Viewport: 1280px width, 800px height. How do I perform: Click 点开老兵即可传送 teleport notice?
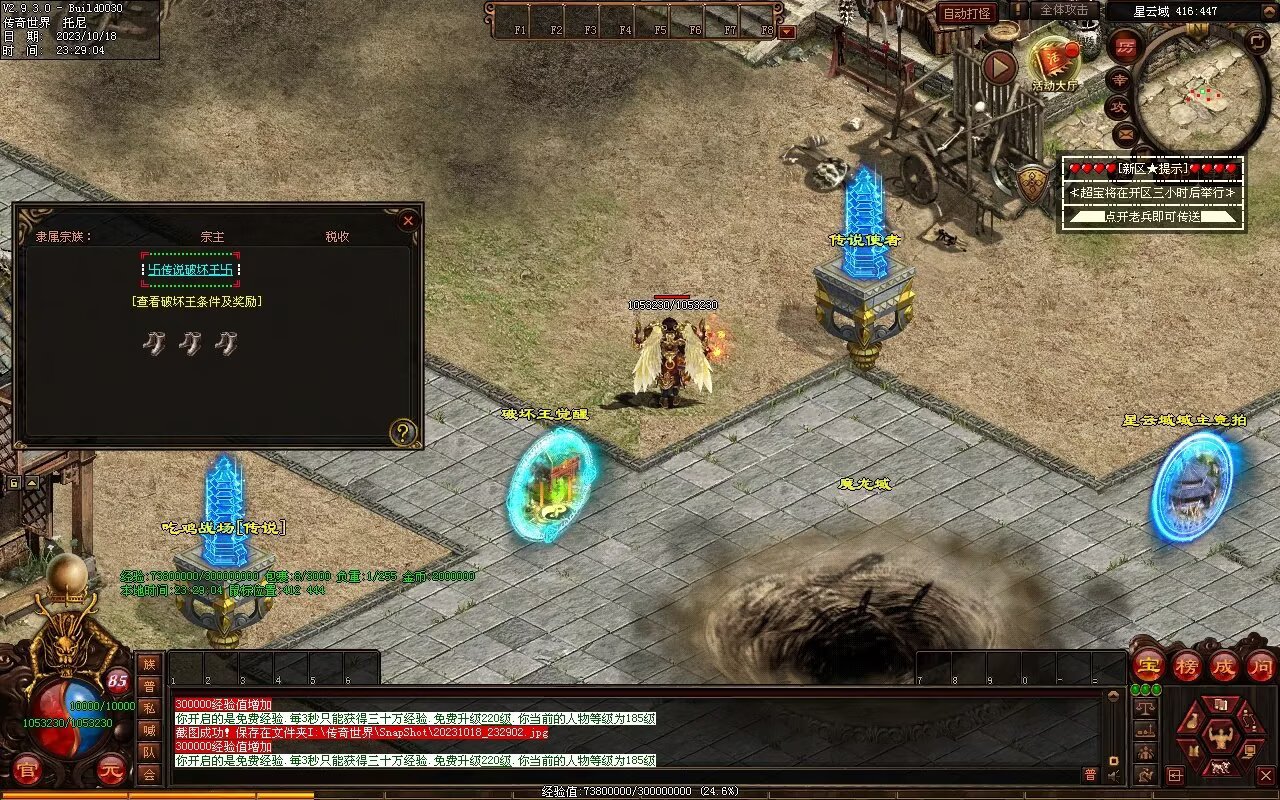click(1153, 216)
